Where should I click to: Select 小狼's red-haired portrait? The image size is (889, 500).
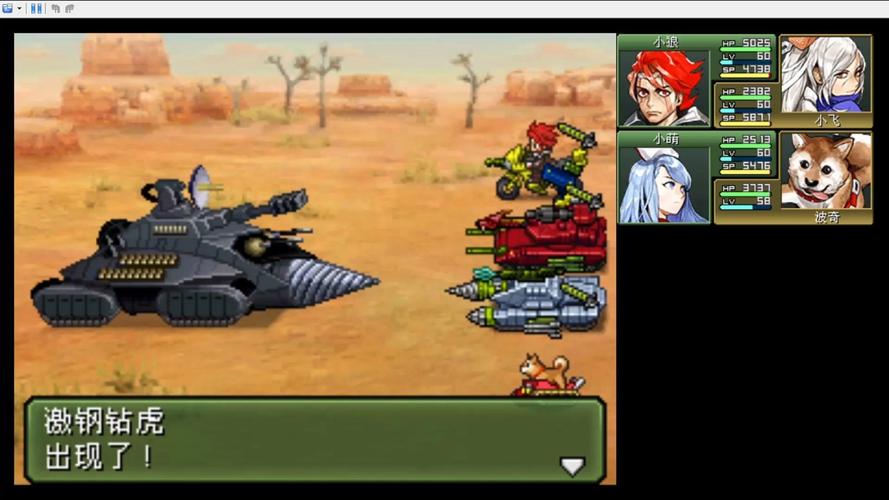tap(665, 87)
